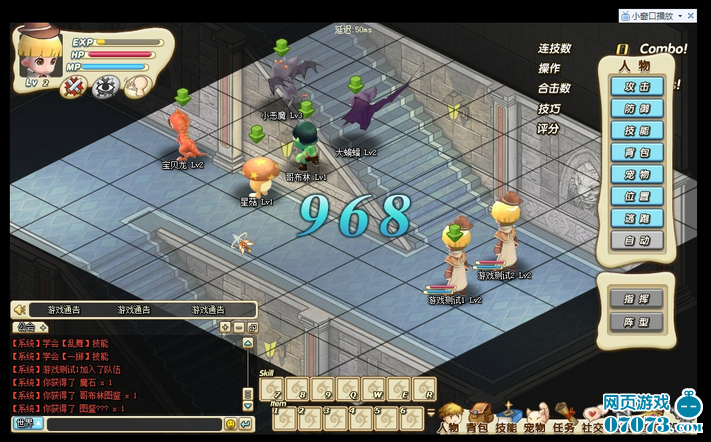
Task: Click the crossed-swords icon under the portrait
Action: 73,88
